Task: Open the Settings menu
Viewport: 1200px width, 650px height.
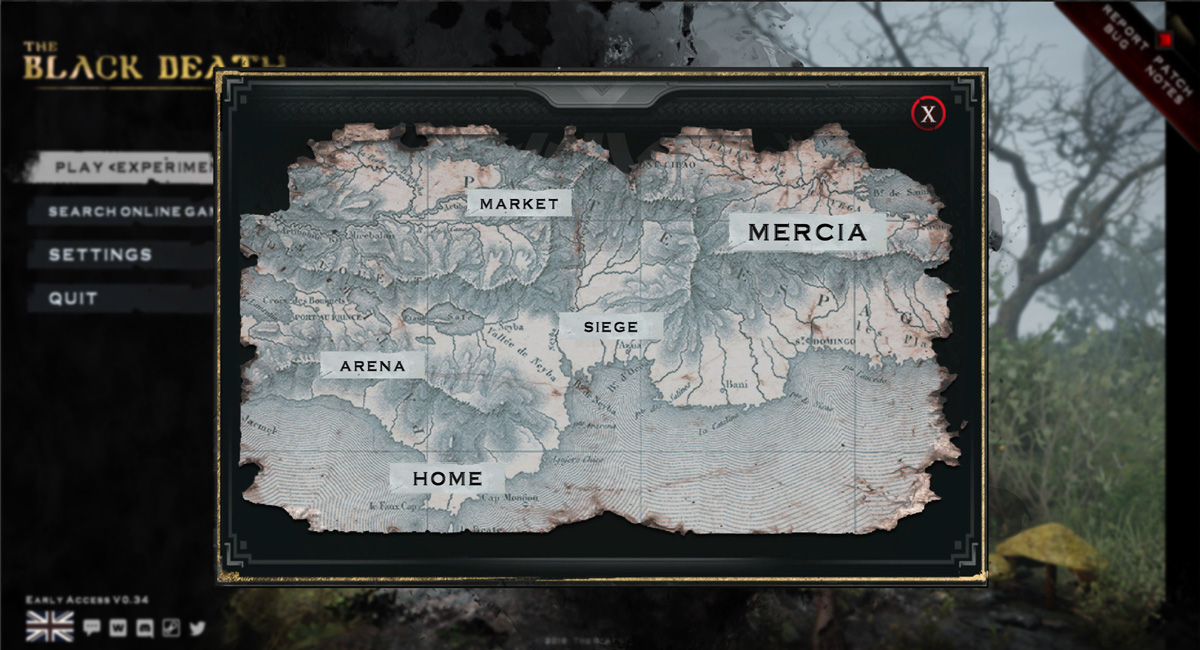Action: tap(101, 255)
